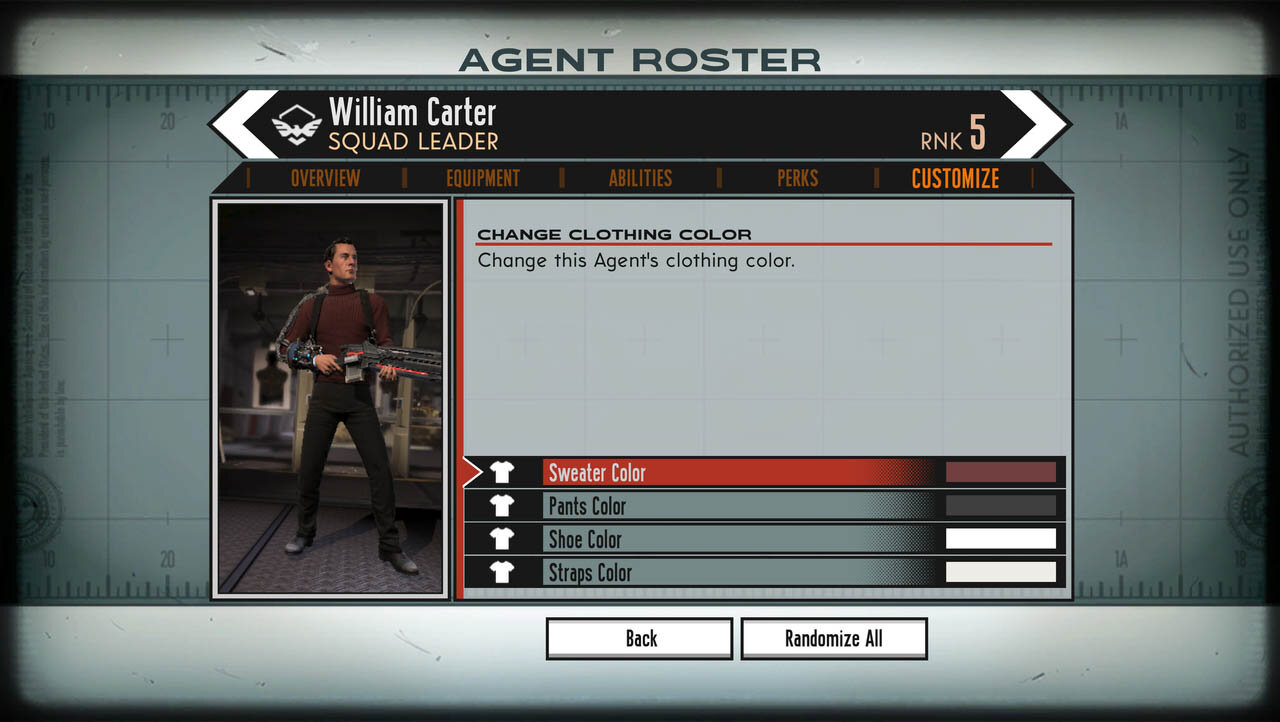Viewport: 1280px width, 722px height.
Task: Select the agent portrait preview
Action: pos(331,398)
